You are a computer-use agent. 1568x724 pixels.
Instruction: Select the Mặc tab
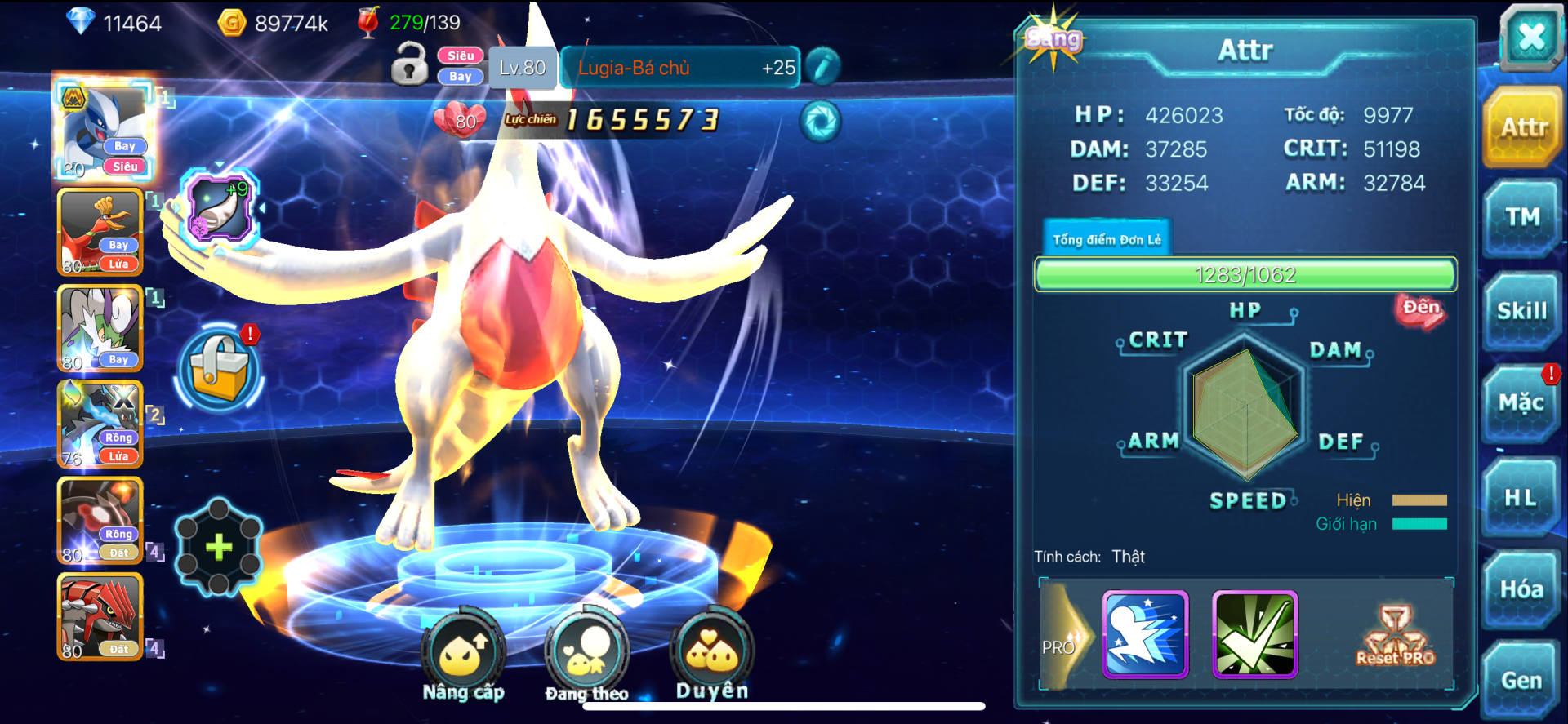pyautogui.click(x=1521, y=403)
